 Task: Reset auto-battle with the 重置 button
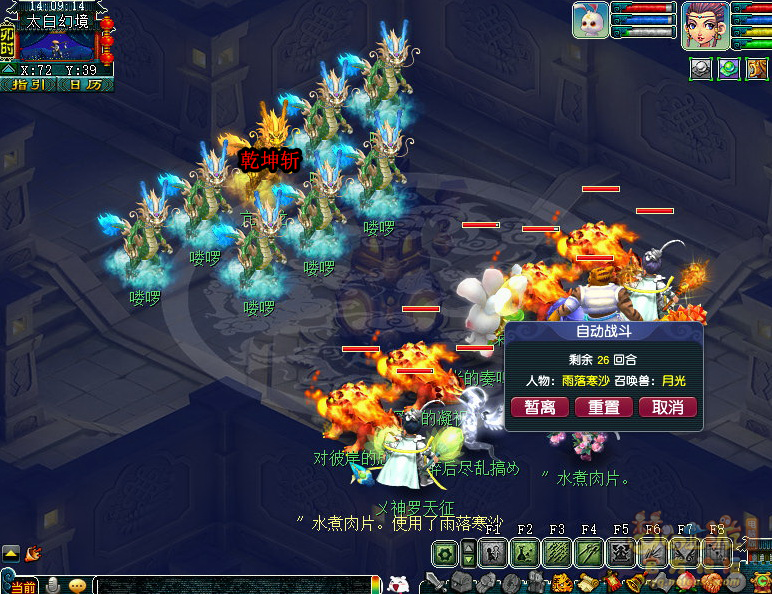point(604,408)
